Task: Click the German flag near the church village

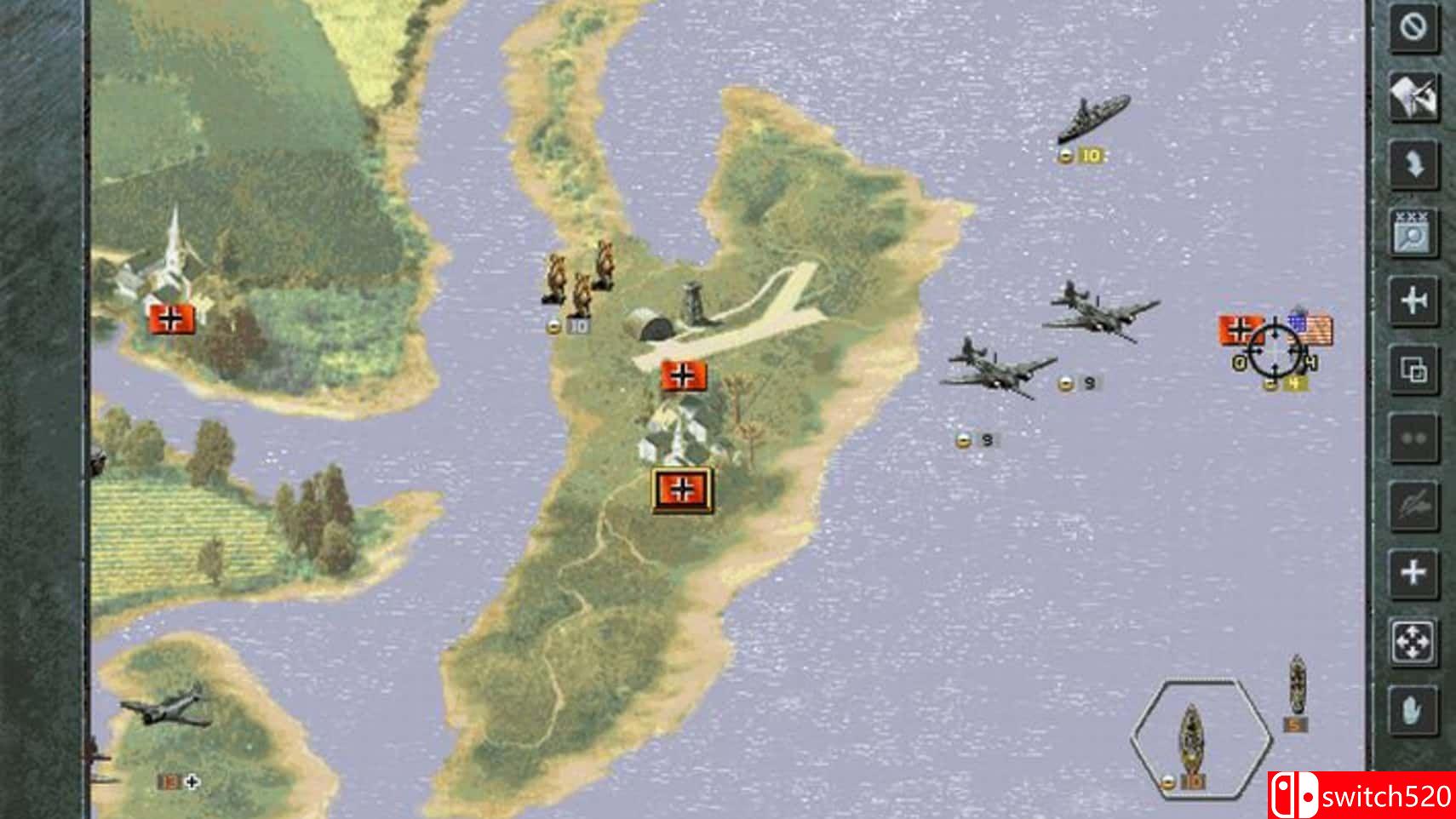Action: click(x=169, y=319)
